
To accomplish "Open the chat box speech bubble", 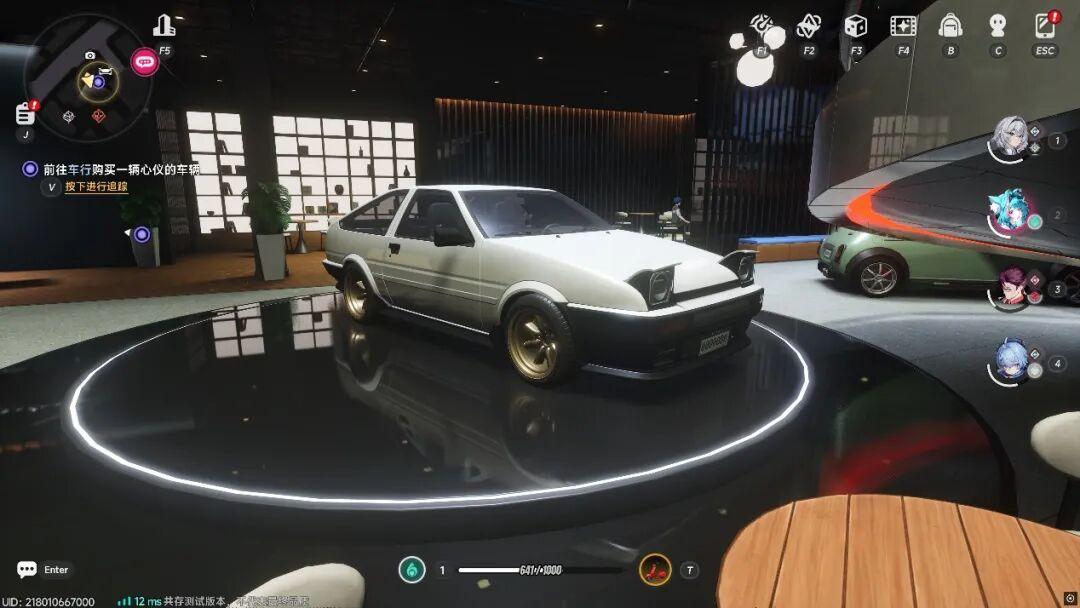I will point(27,570).
